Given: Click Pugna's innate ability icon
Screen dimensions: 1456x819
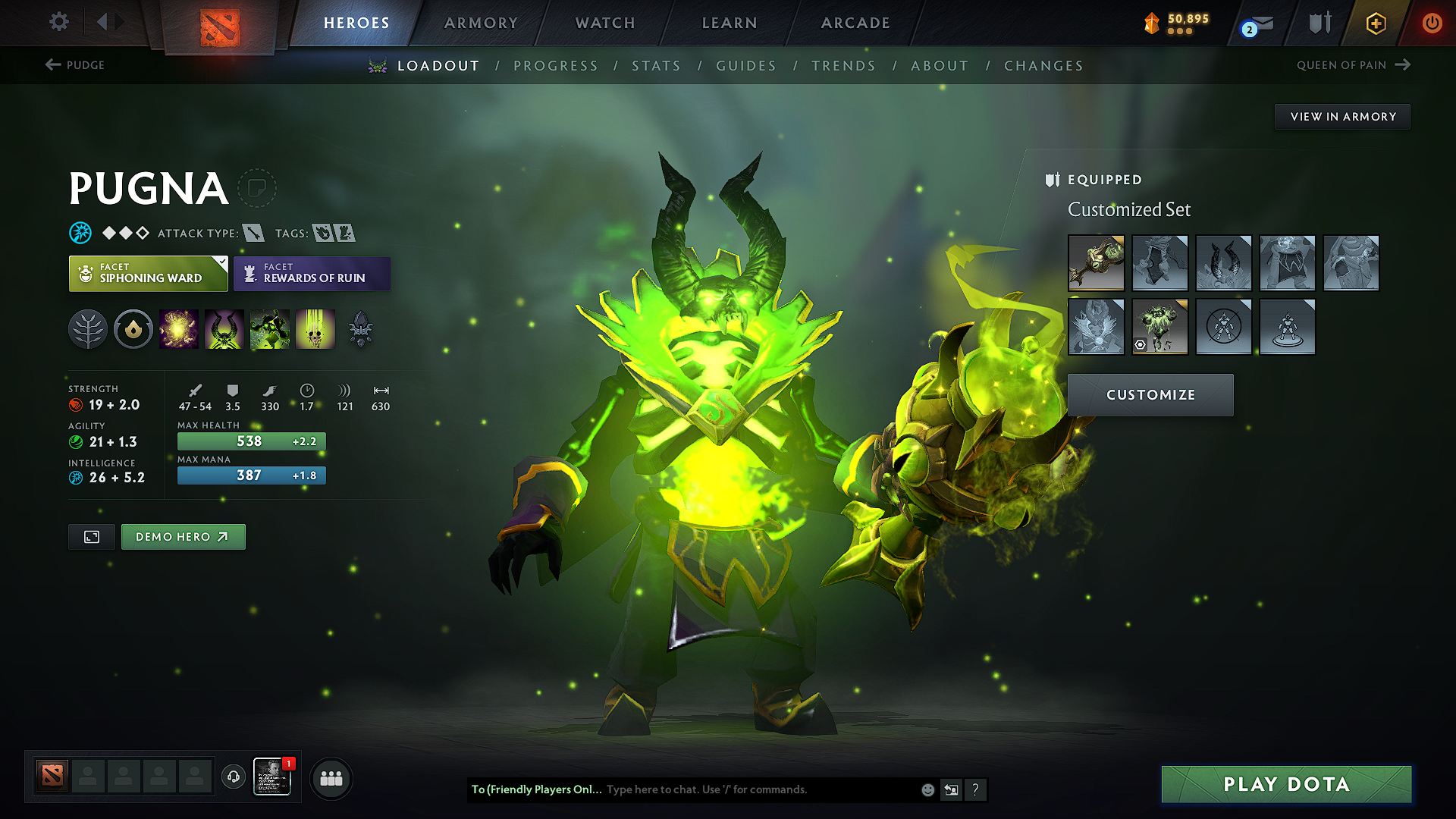Looking at the screenshot, I should click(133, 329).
